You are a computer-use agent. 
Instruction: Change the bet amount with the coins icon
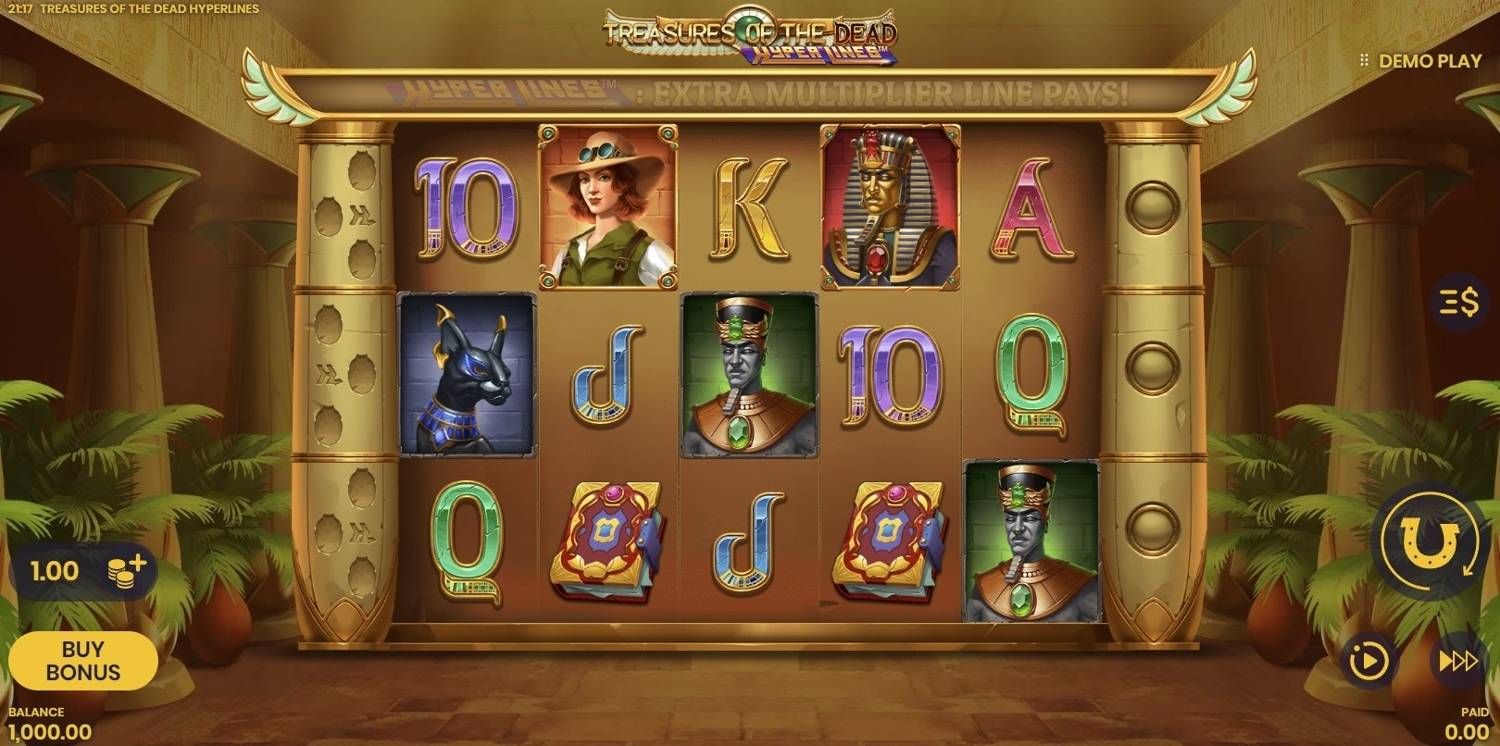coord(127,571)
